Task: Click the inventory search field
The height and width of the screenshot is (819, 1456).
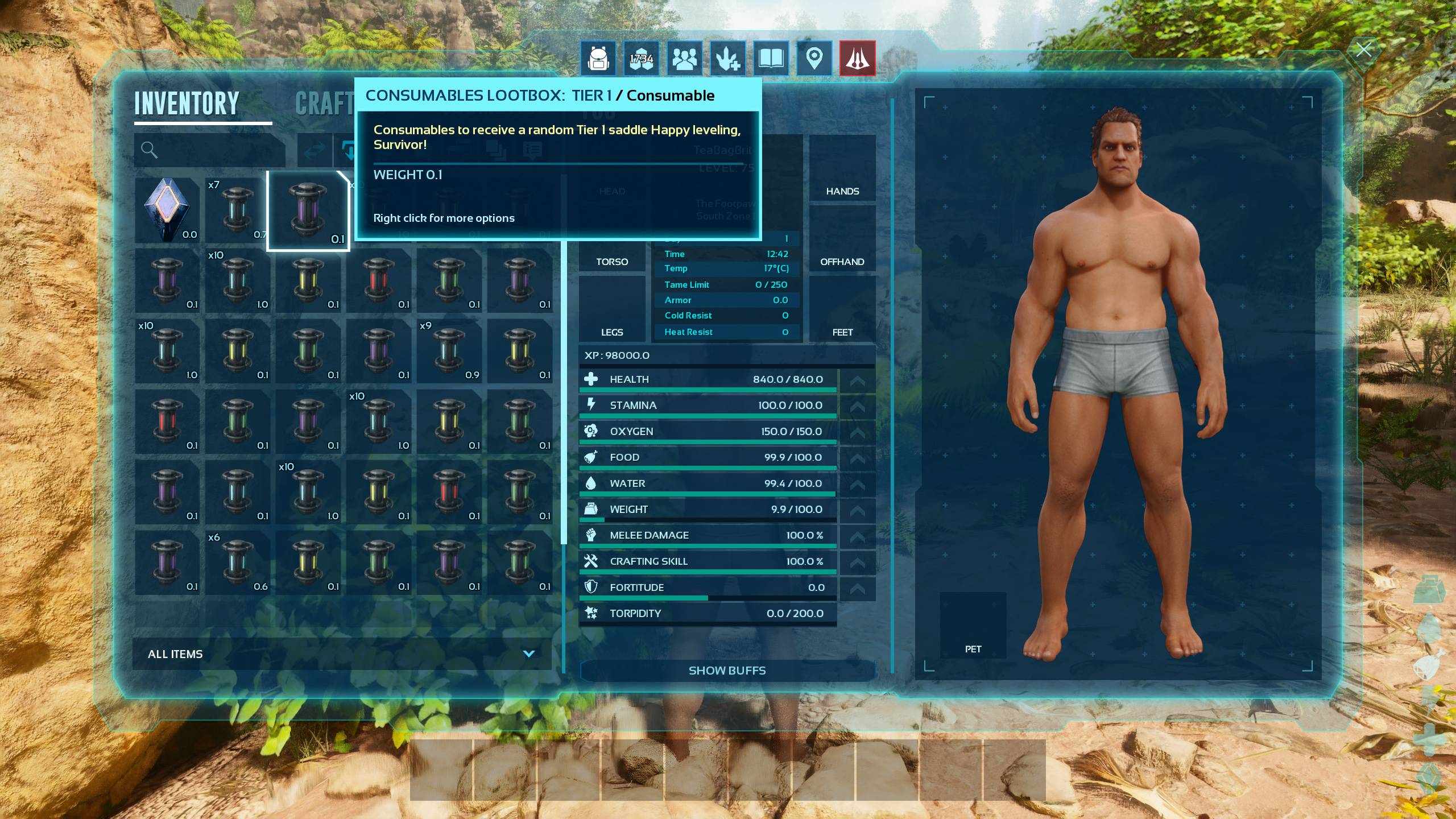Action: 210,150
